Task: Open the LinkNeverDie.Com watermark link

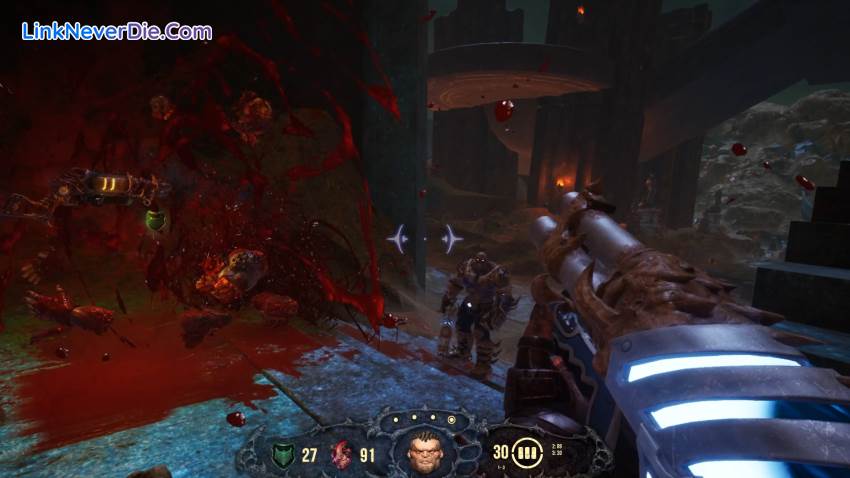Action: click(x=117, y=31)
